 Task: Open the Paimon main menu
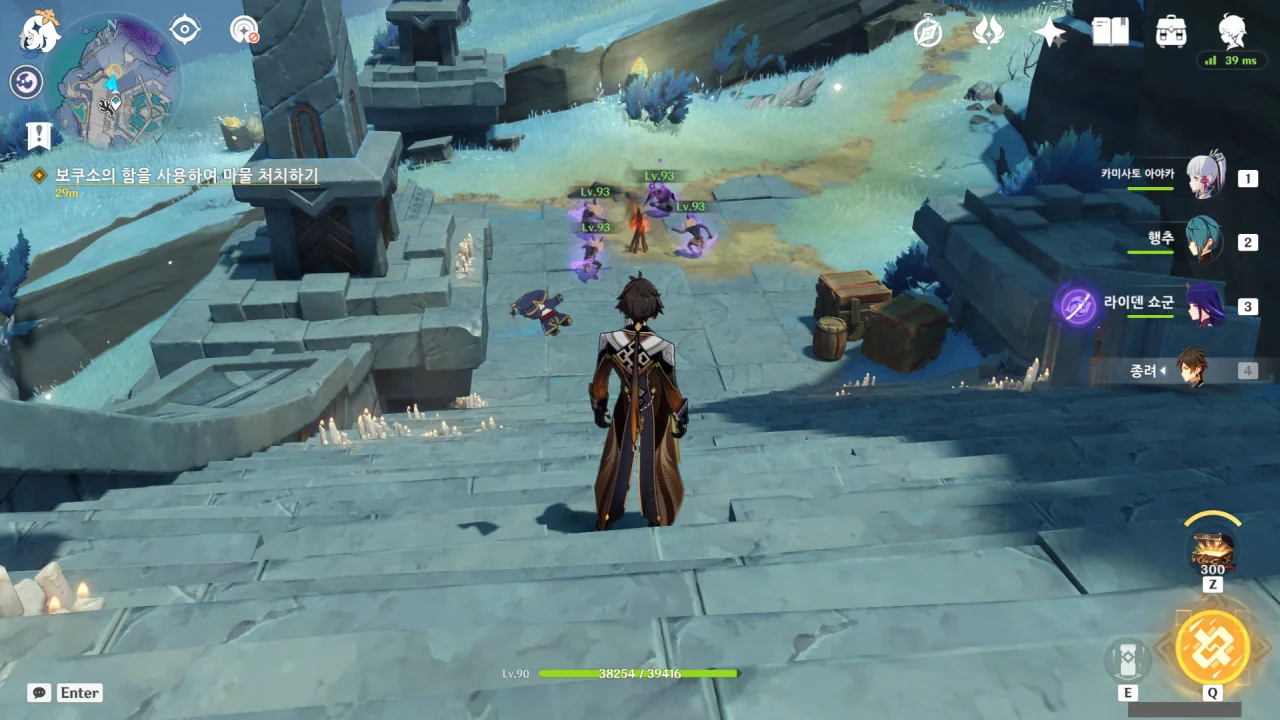[41, 31]
